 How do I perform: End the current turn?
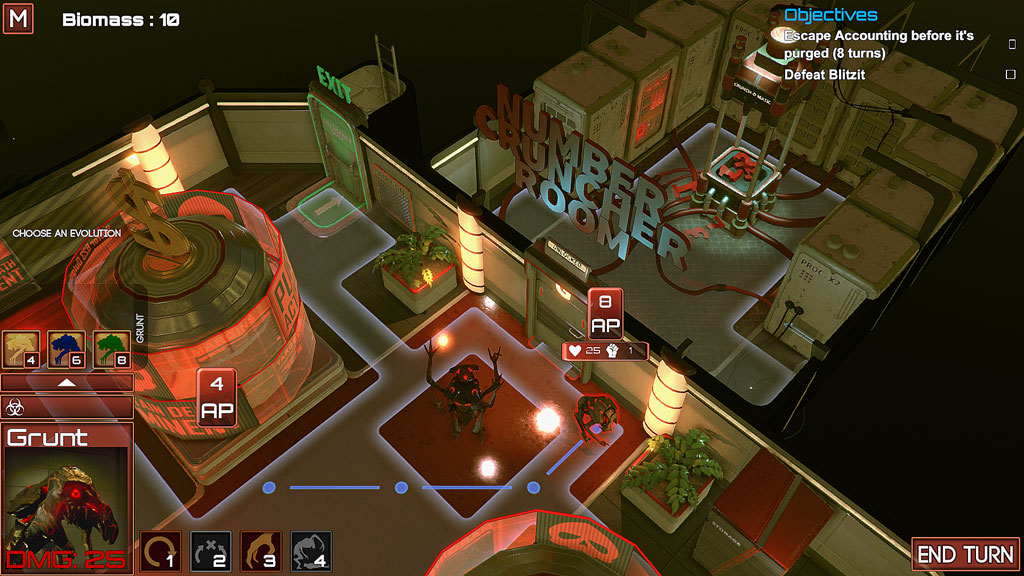coord(966,554)
